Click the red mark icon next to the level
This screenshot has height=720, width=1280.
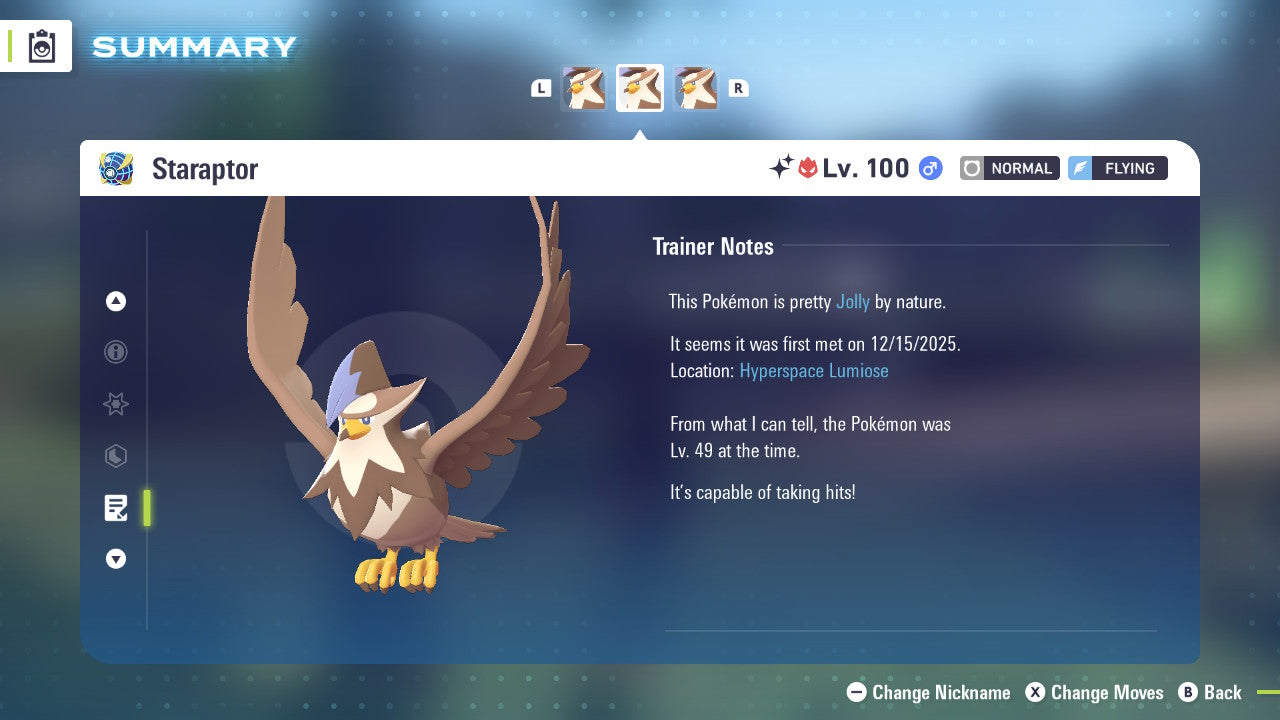click(807, 167)
